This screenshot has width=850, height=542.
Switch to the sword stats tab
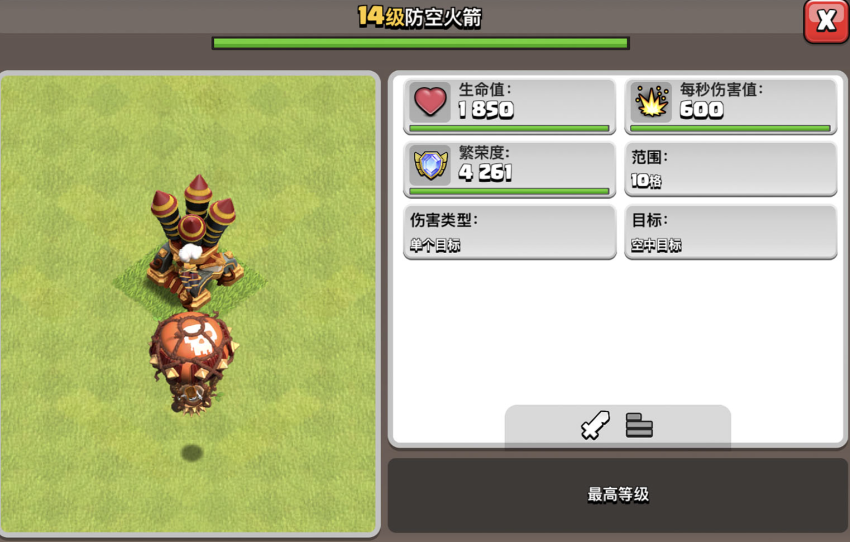tap(595, 426)
